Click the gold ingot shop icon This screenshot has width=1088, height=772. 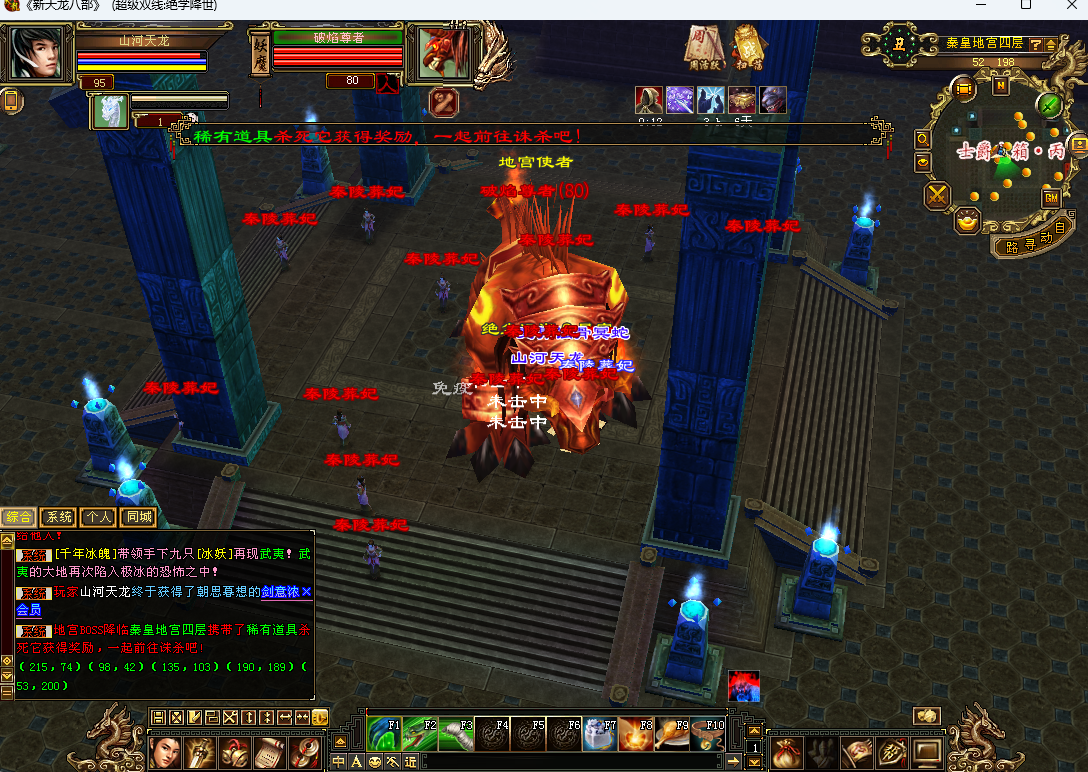pos(966,221)
